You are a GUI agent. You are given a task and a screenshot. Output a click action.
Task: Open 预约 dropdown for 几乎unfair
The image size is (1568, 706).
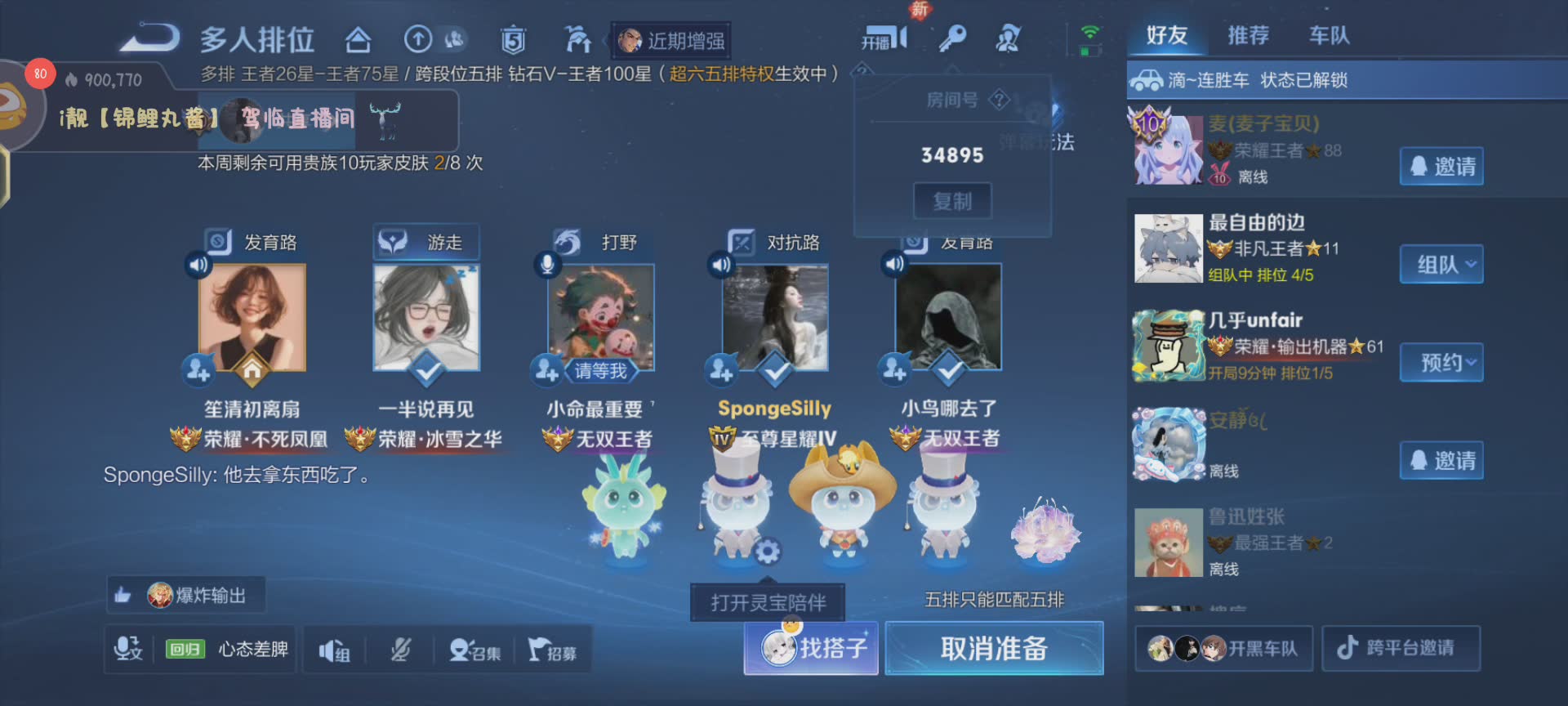(1441, 363)
